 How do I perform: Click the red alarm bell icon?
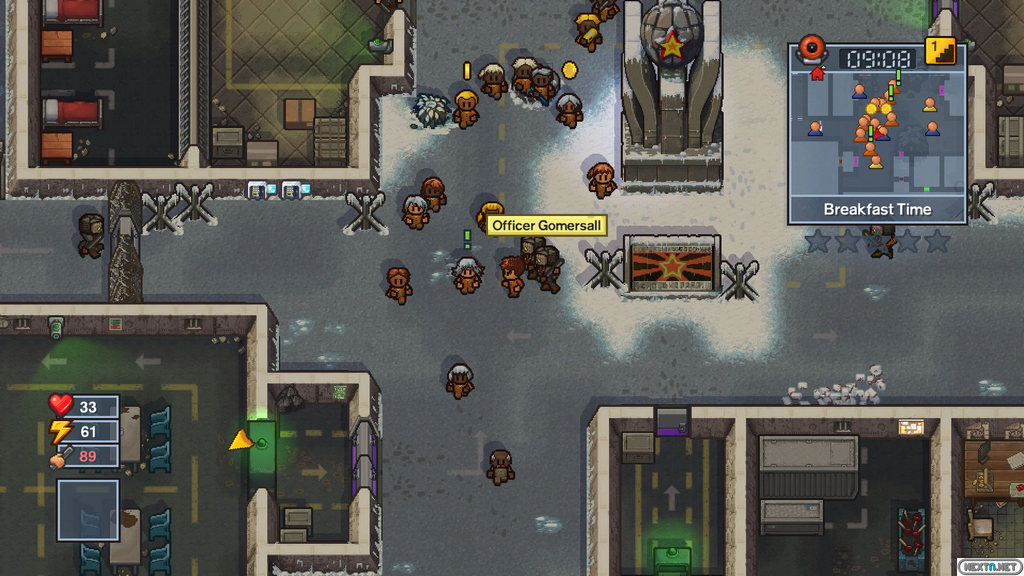click(811, 52)
